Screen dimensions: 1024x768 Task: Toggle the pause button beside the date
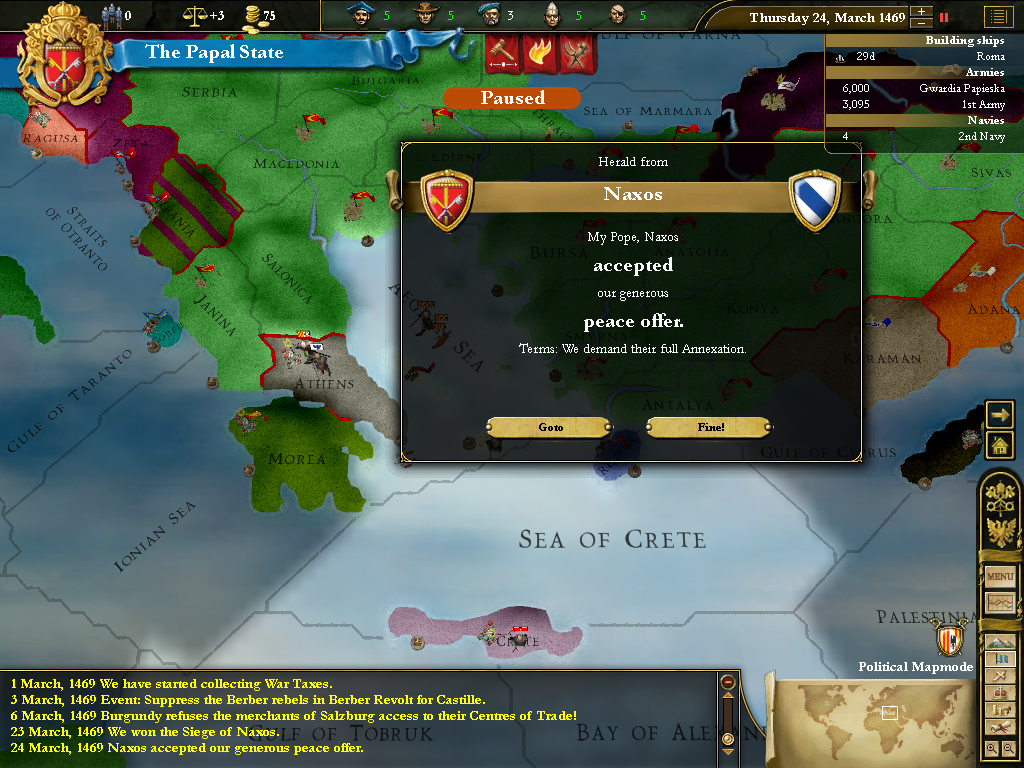pyautogui.click(x=943, y=17)
